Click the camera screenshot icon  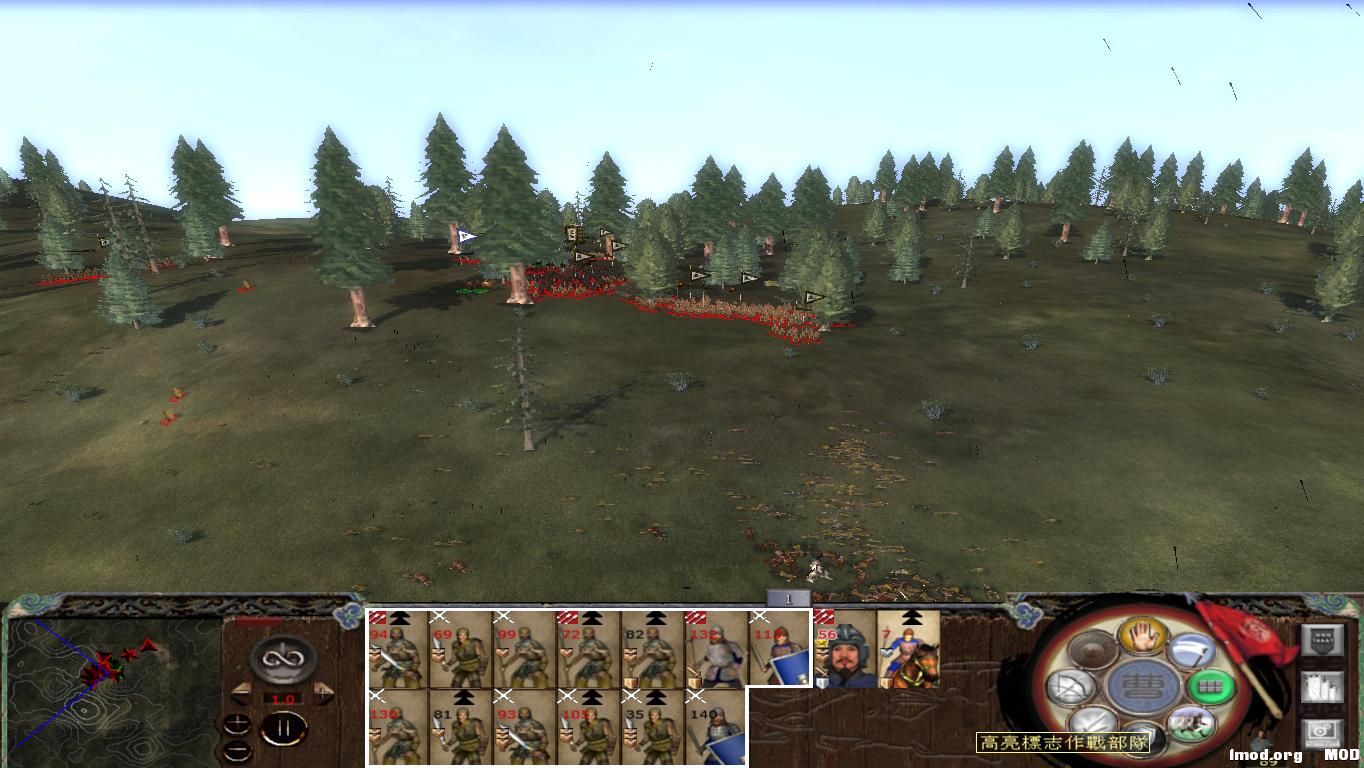pos(1321,731)
